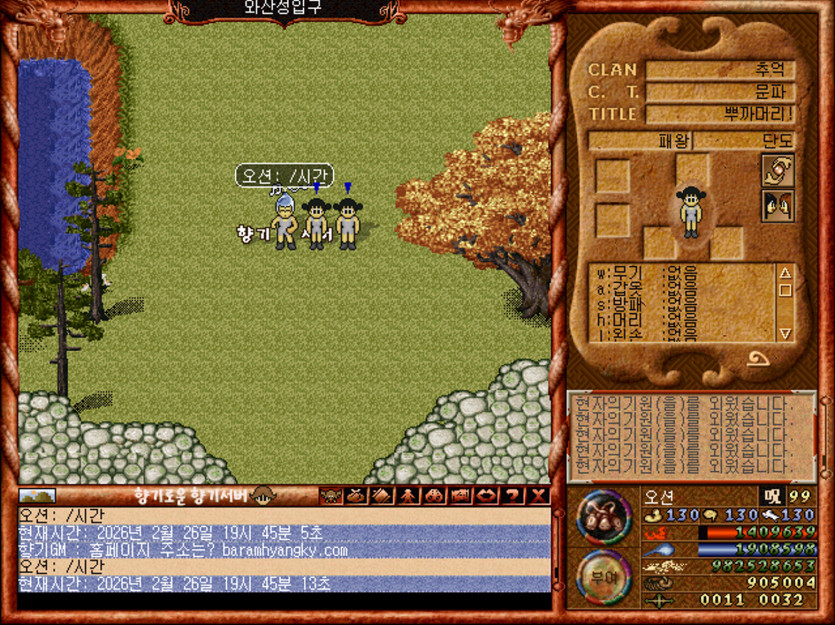This screenshot has height=625, width=835.
Task: Close the game with the X button
Action: click(540, 495)
